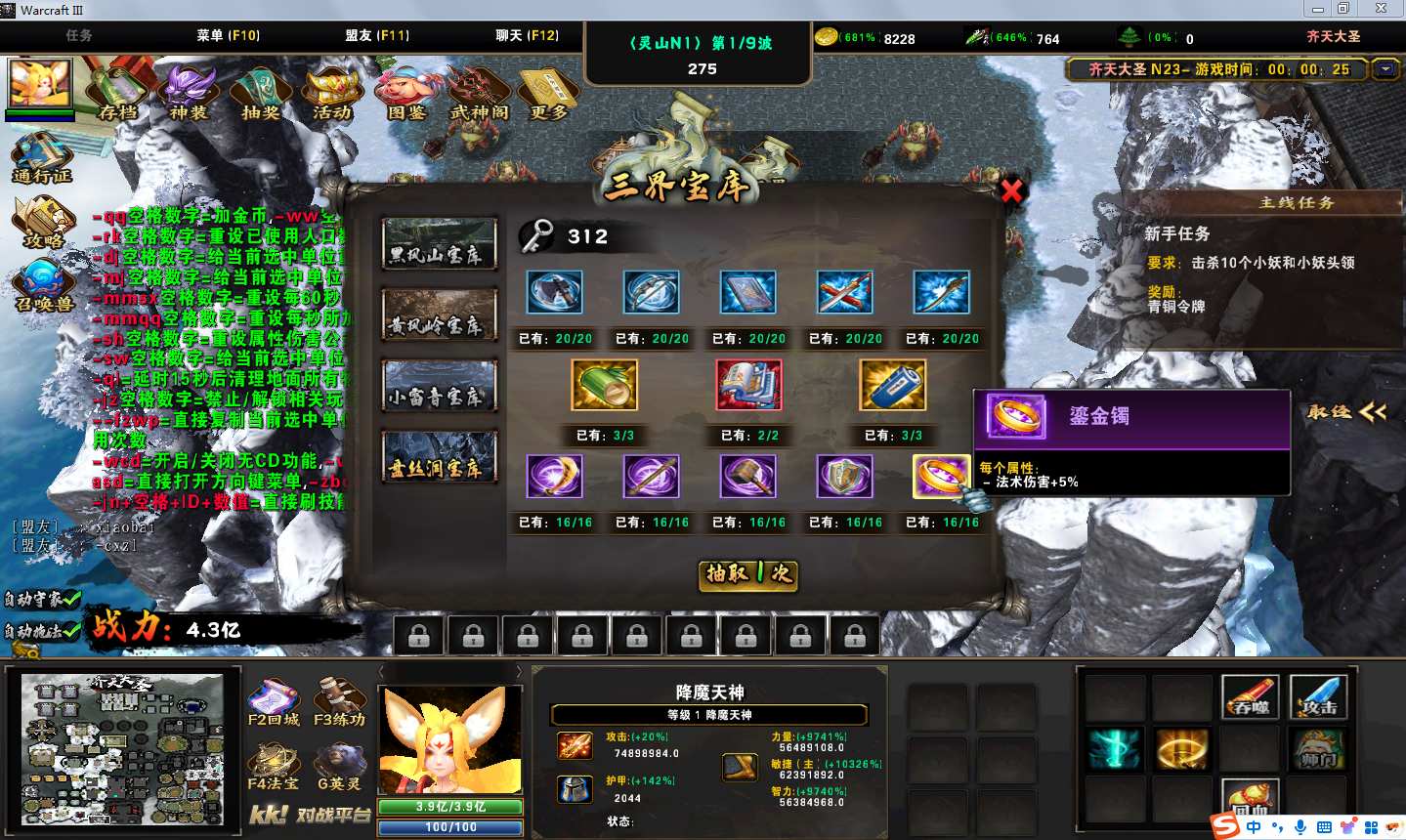Toggle the 自动施法 auto-cast checkbox
The image size is (1406, 840).
(x=69, y=631)
